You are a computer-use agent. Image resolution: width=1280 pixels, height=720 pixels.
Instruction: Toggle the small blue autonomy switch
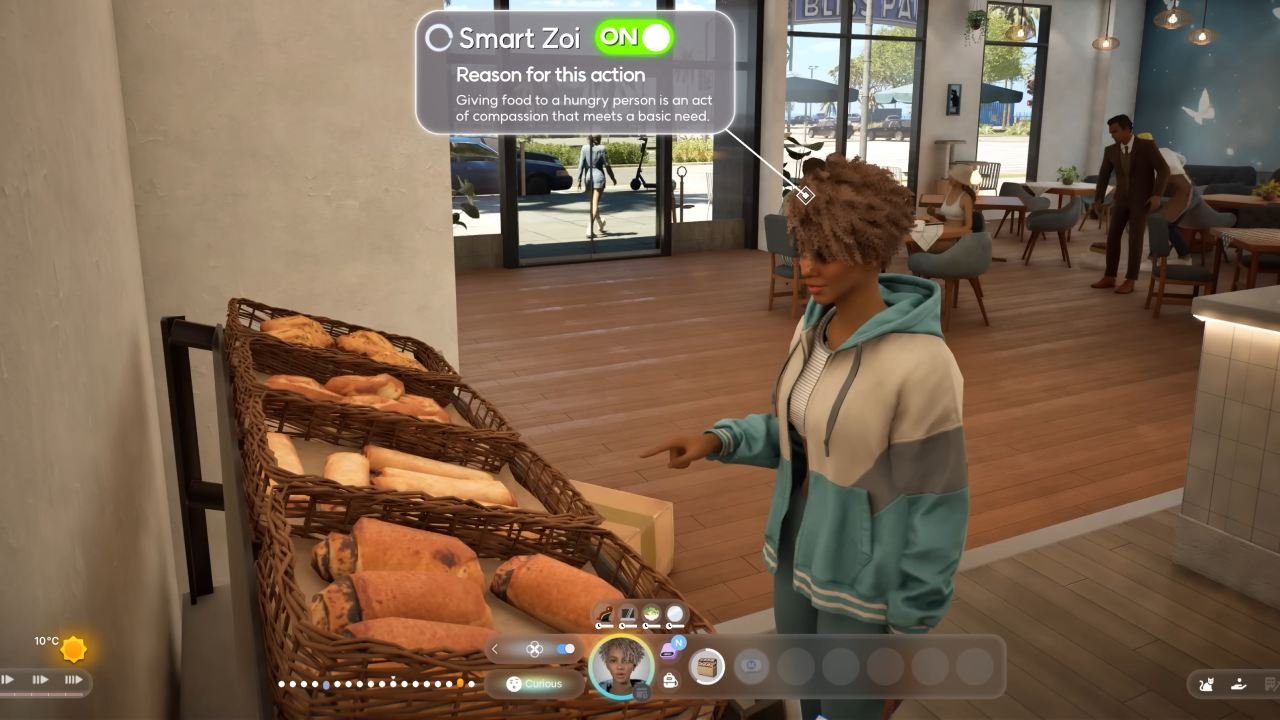click(566, 649)
